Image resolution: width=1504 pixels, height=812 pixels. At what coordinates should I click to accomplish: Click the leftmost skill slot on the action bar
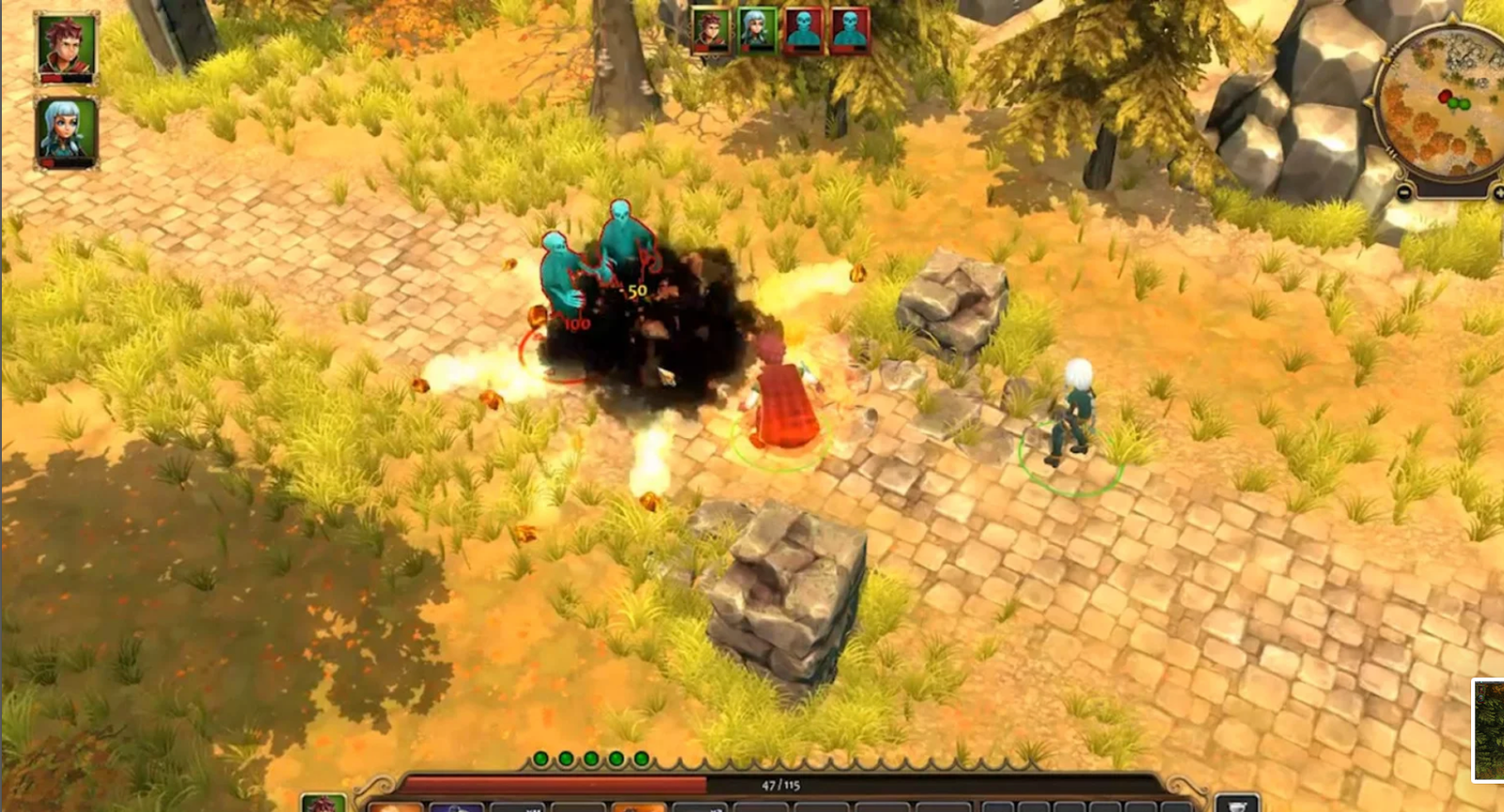tap(393, 805)
